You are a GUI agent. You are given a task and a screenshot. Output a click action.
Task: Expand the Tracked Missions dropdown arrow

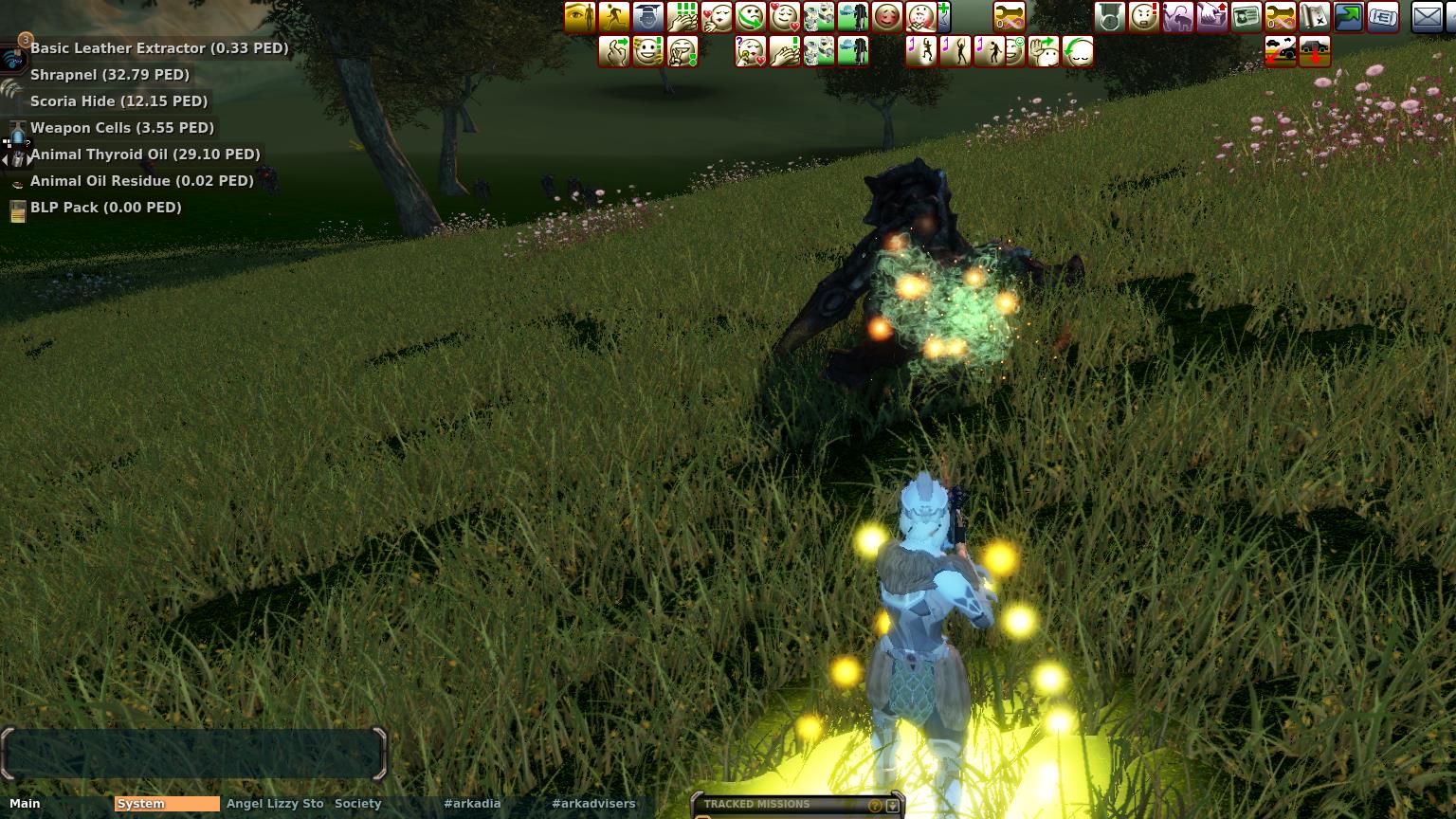click(892, 806)
